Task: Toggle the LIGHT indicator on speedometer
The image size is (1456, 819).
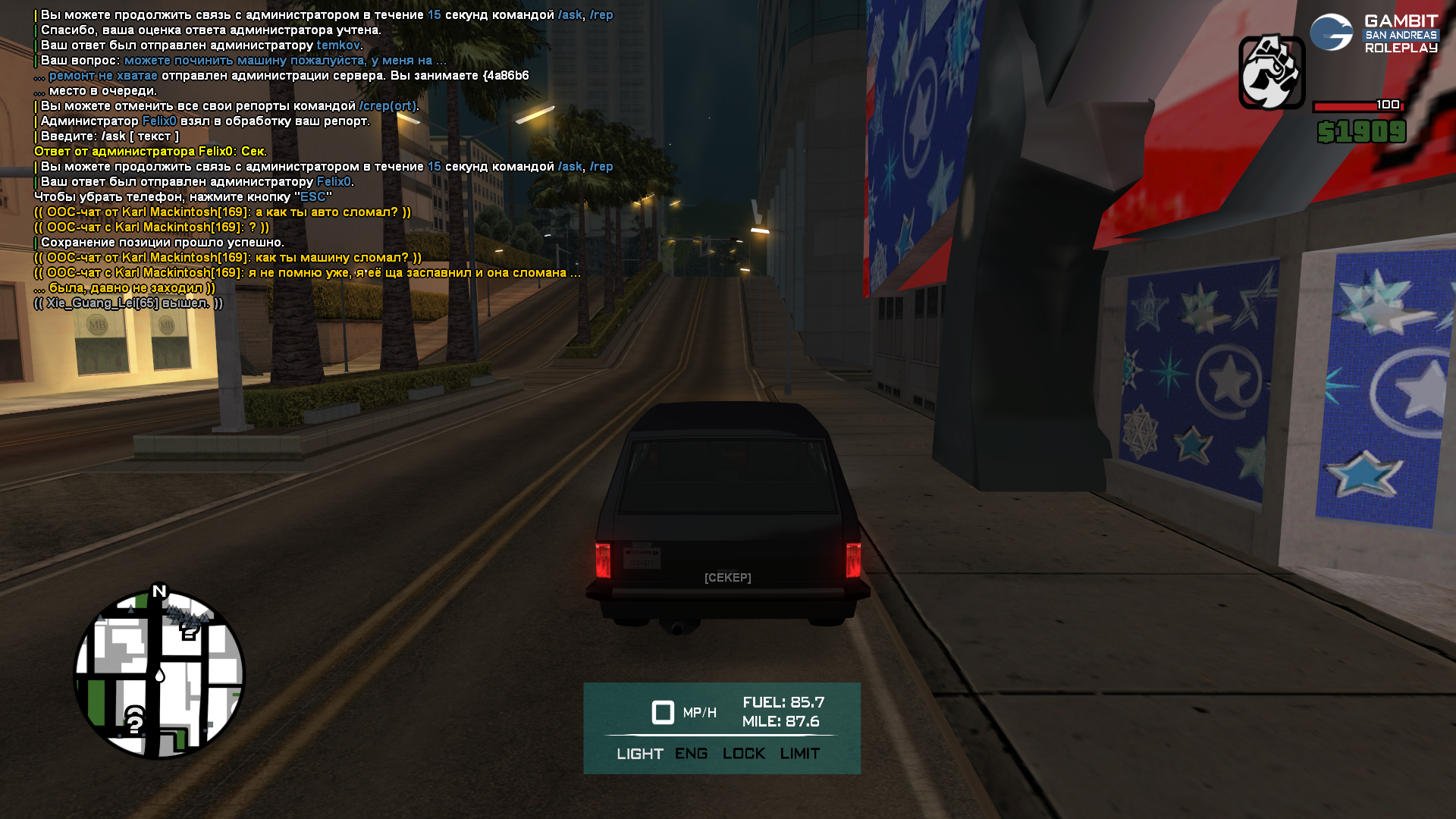Action: pyautogui.click(x=639, y=754)
